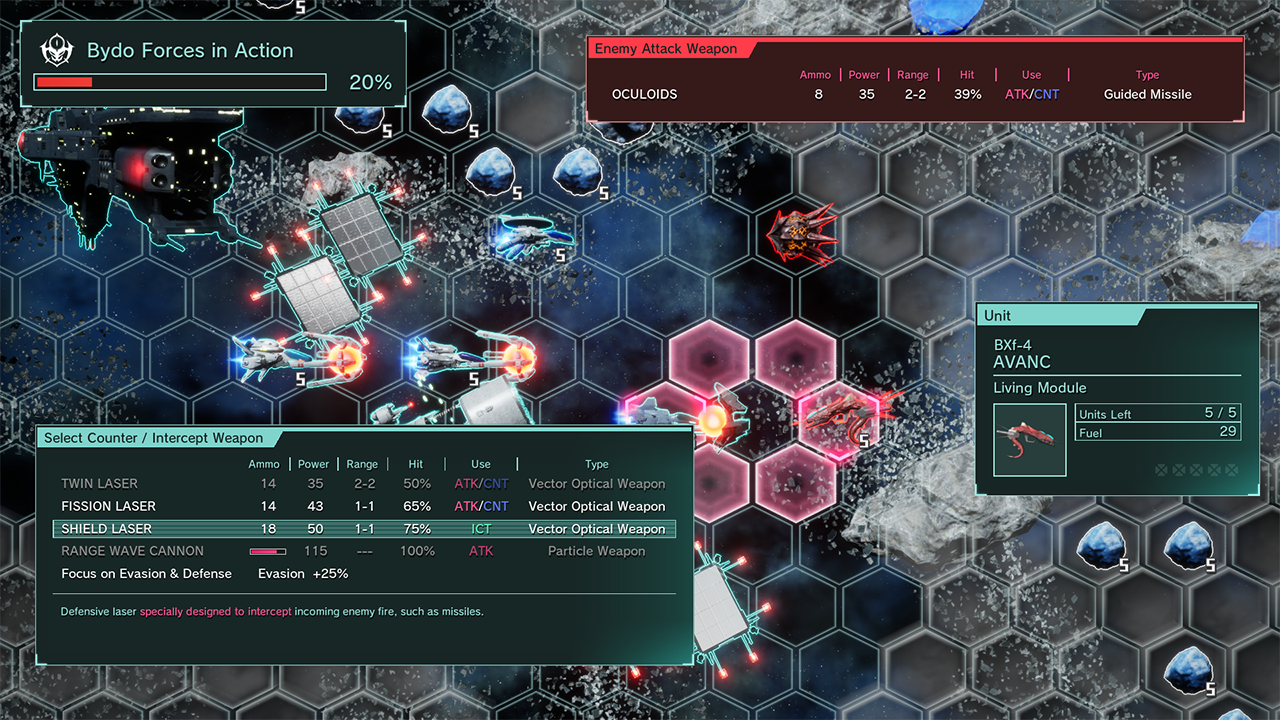Select the RANGE WAVE CANNON row
Screen dimensions: 1280x720
click(x=364, y=551)
